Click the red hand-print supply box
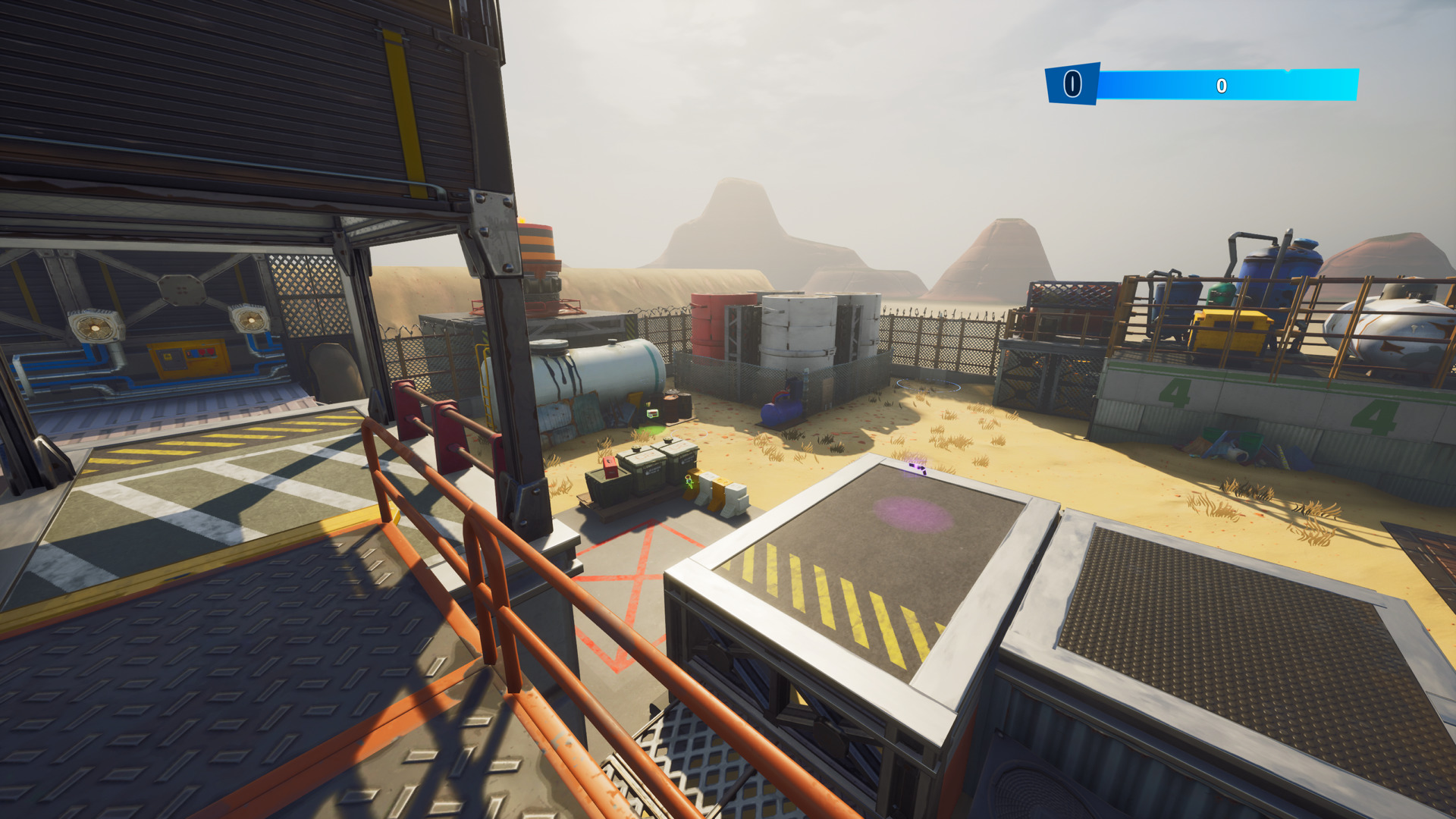The image size is (1456, 819). coord(610,466)
